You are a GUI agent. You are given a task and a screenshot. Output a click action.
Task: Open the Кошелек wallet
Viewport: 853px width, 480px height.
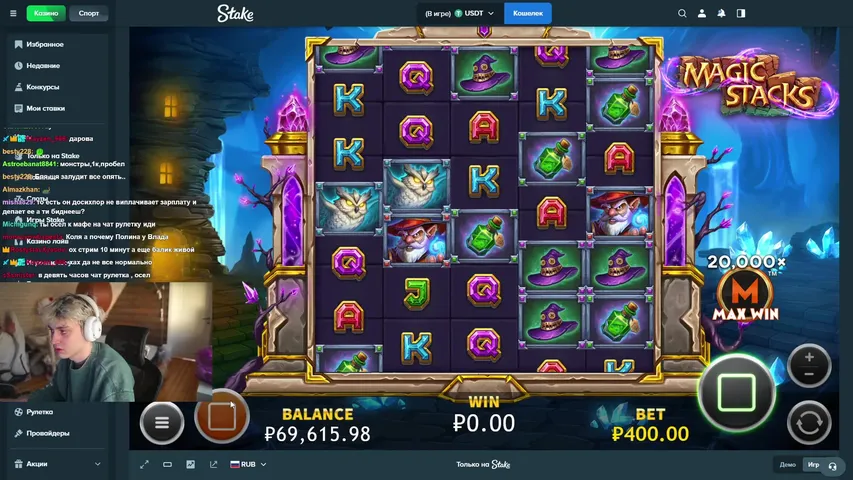point(528,13)
